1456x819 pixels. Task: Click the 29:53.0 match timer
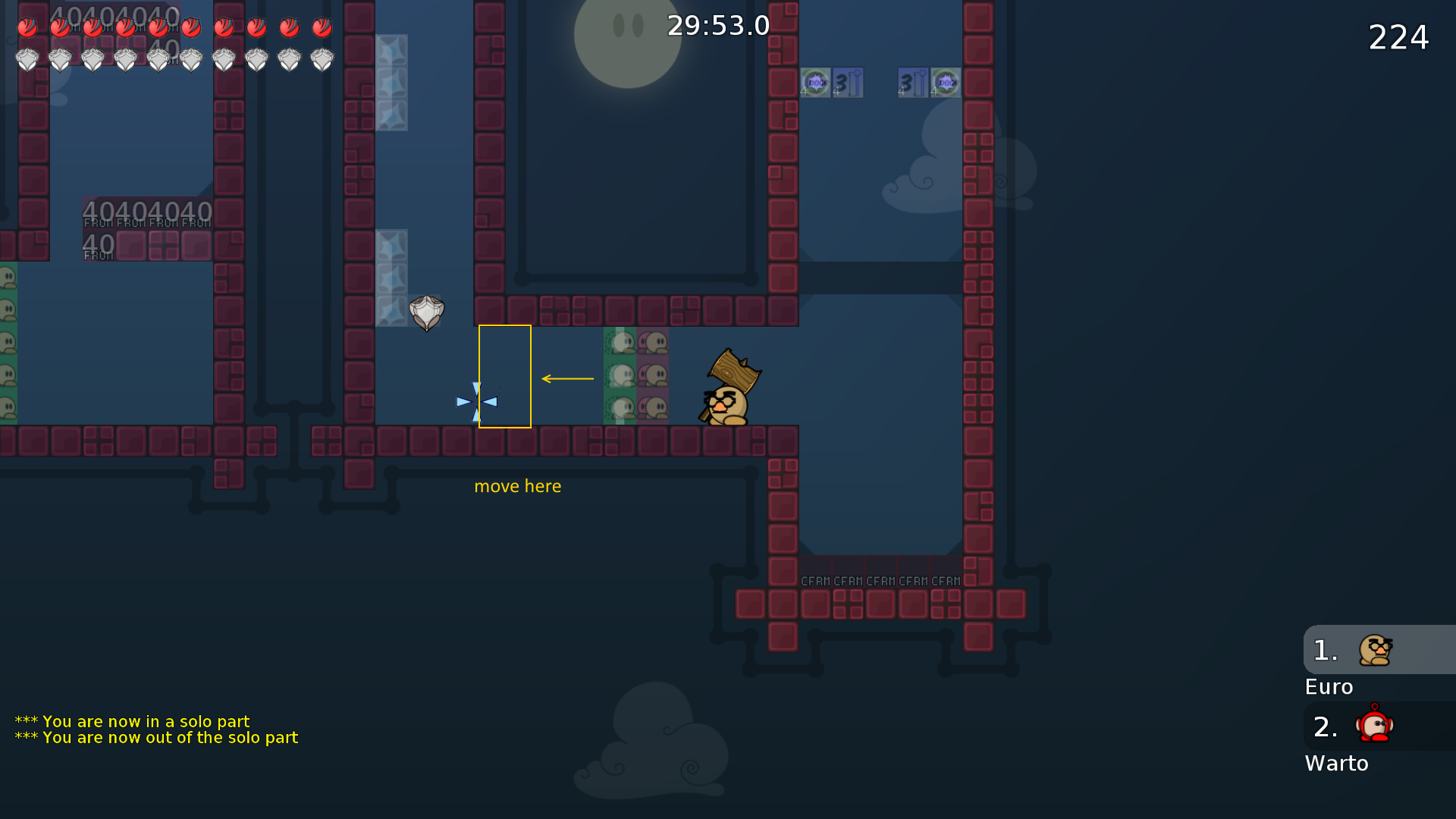click(x=717, y=25)
